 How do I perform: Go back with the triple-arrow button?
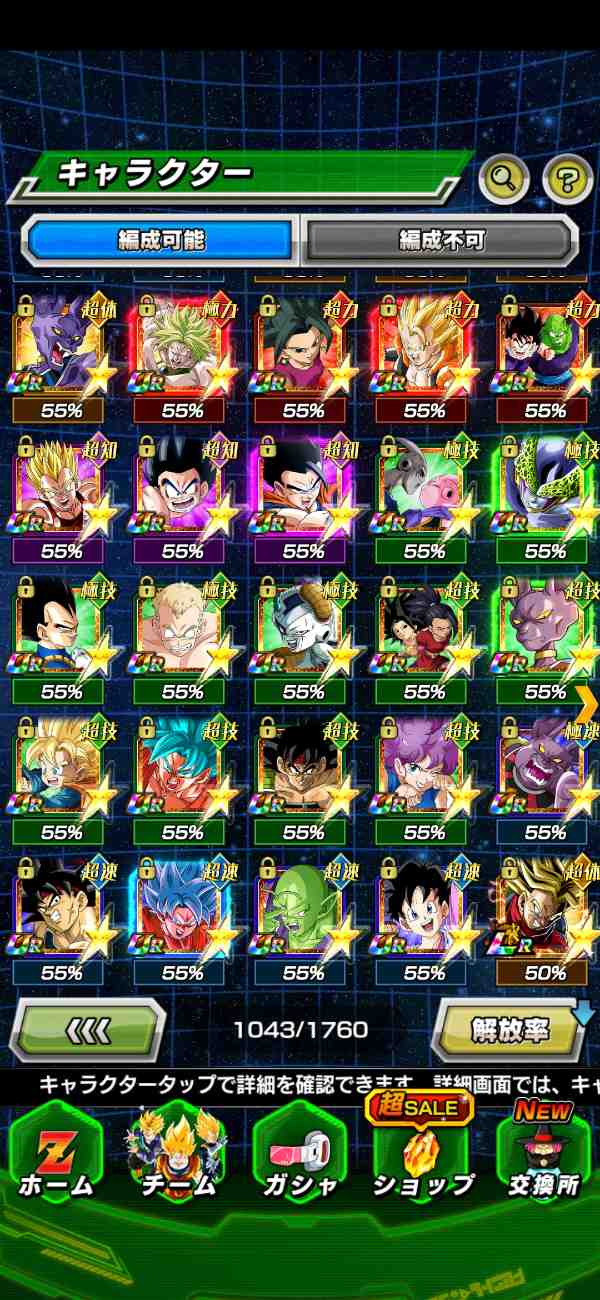[x=88, y=1028]
